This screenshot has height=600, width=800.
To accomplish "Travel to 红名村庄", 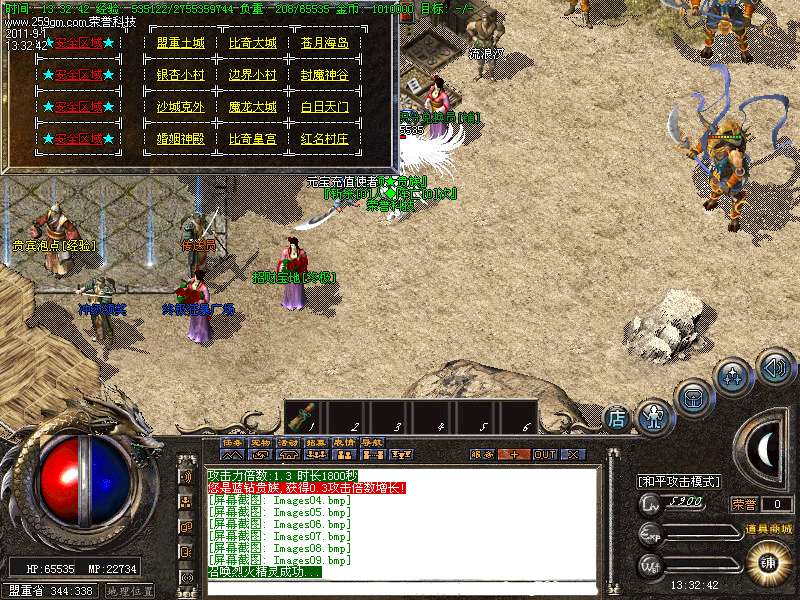I will tap(325, 139).
